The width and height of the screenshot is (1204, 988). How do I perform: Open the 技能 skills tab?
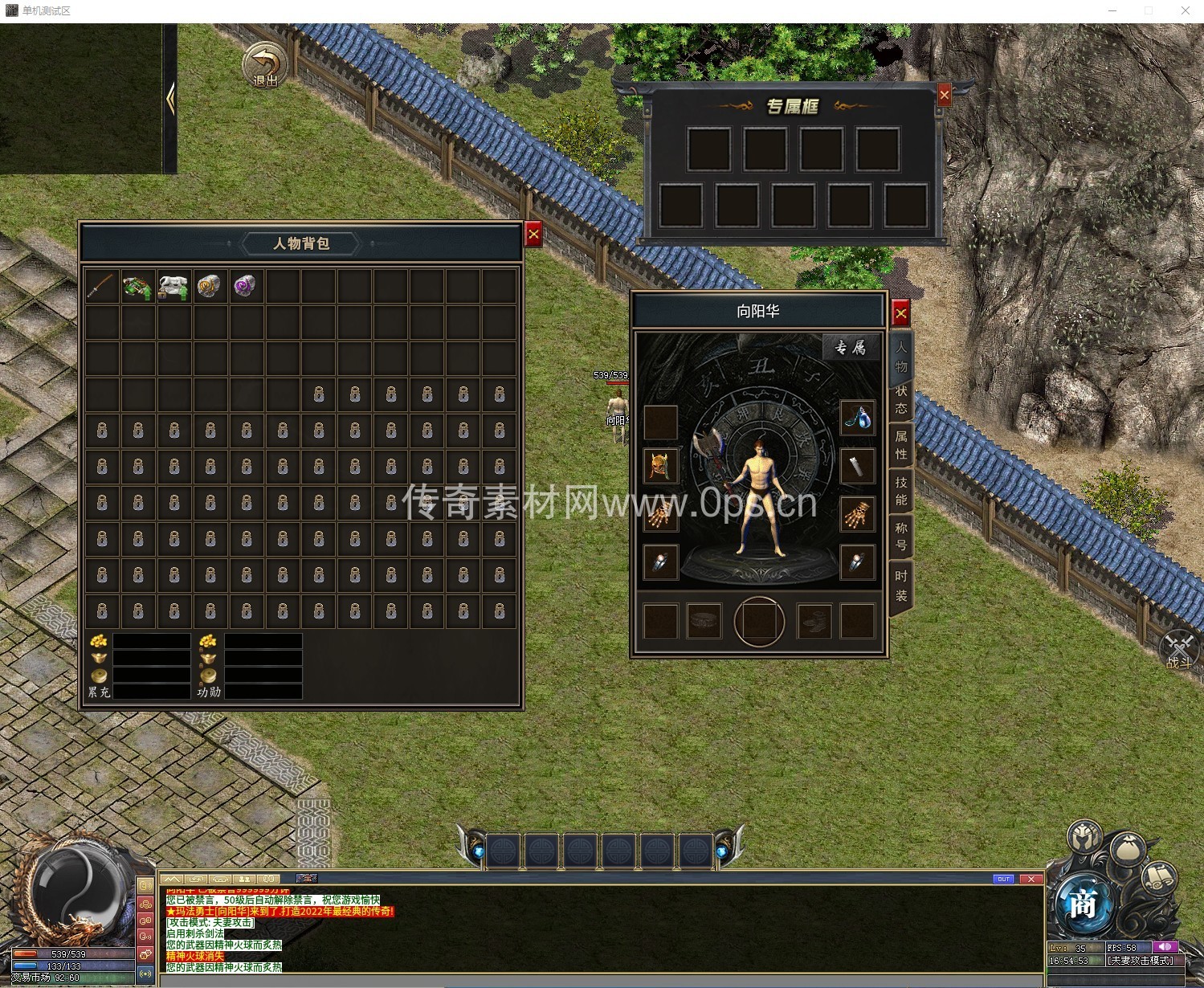[x=901, y=491]
